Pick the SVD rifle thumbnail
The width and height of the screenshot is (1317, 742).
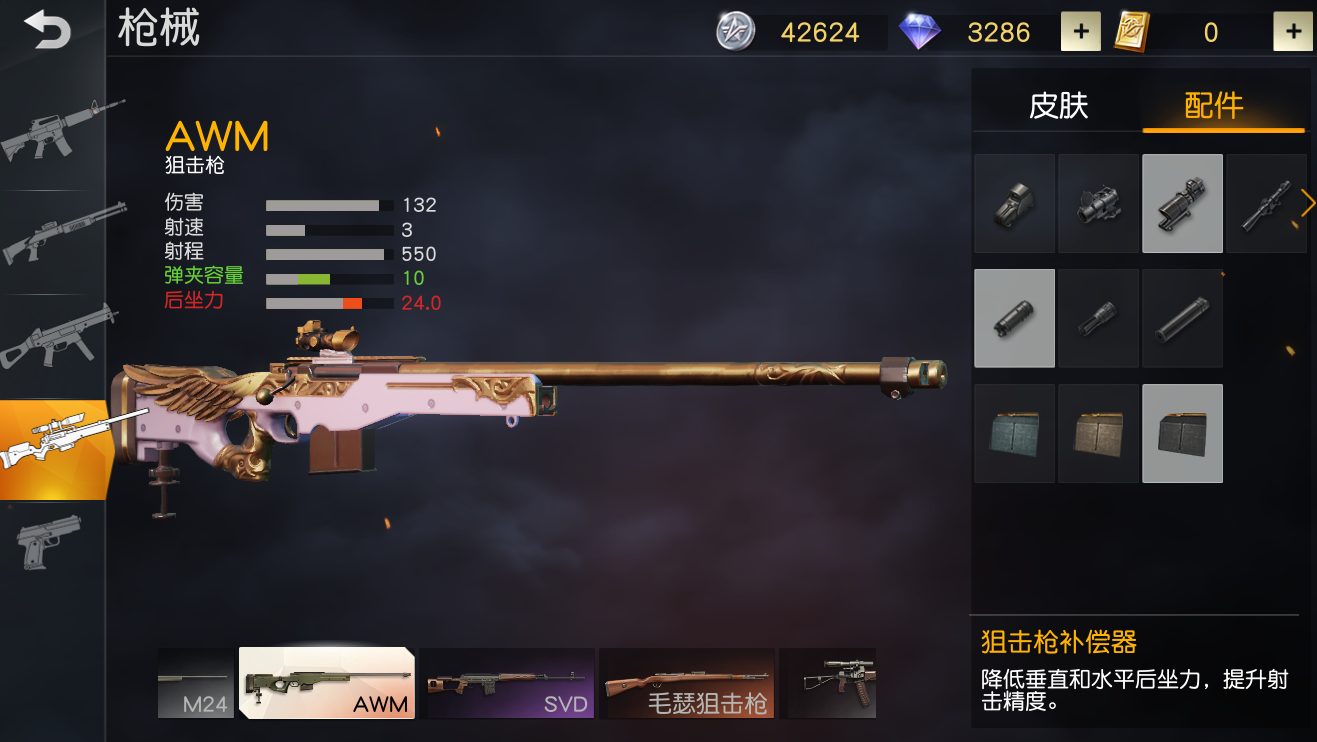pyautogui.click(x=507, y=683)
